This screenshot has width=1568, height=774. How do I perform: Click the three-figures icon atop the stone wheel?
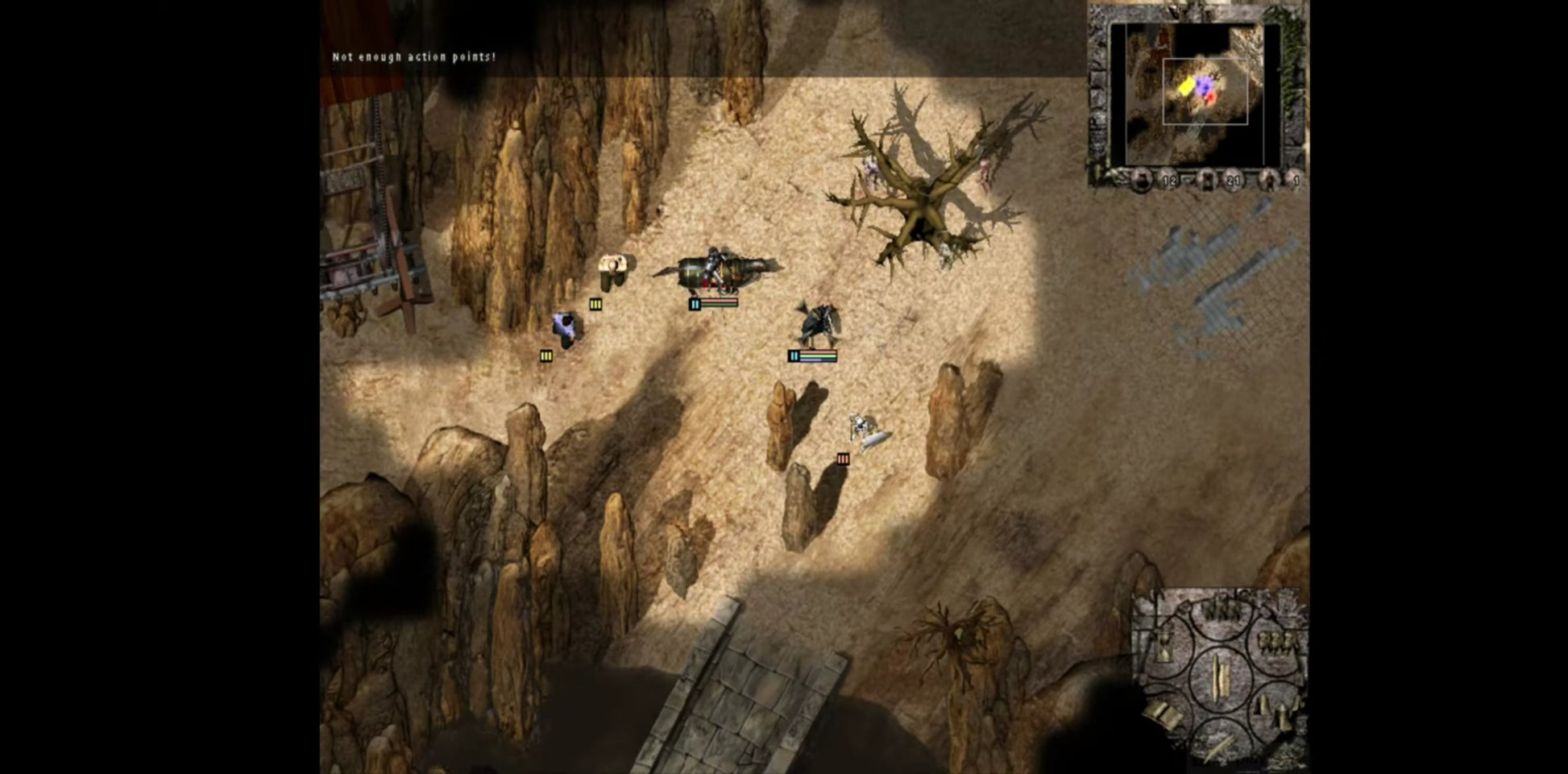(x=1222, y=610)
